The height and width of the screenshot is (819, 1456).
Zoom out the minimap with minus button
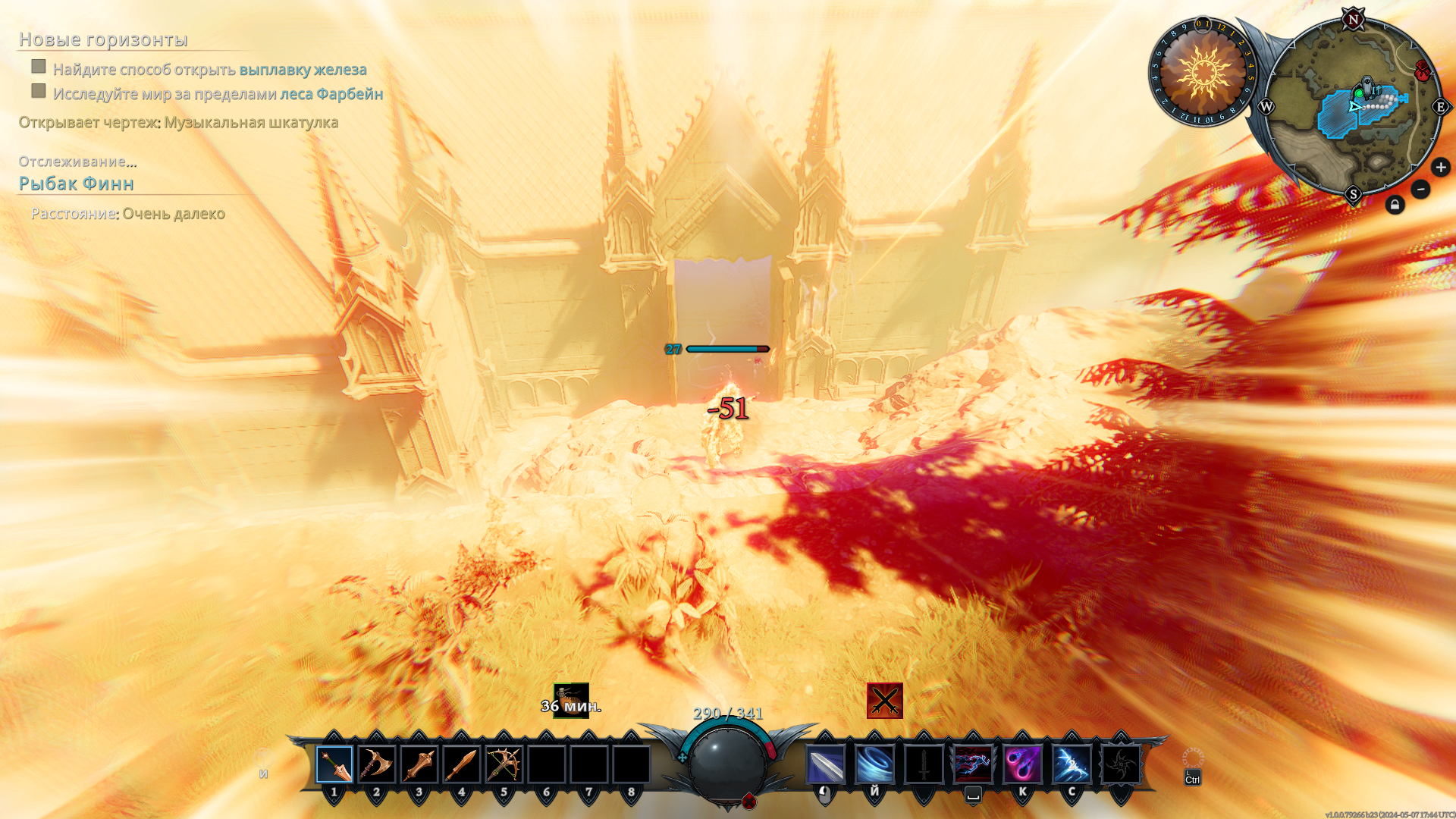1420,190
